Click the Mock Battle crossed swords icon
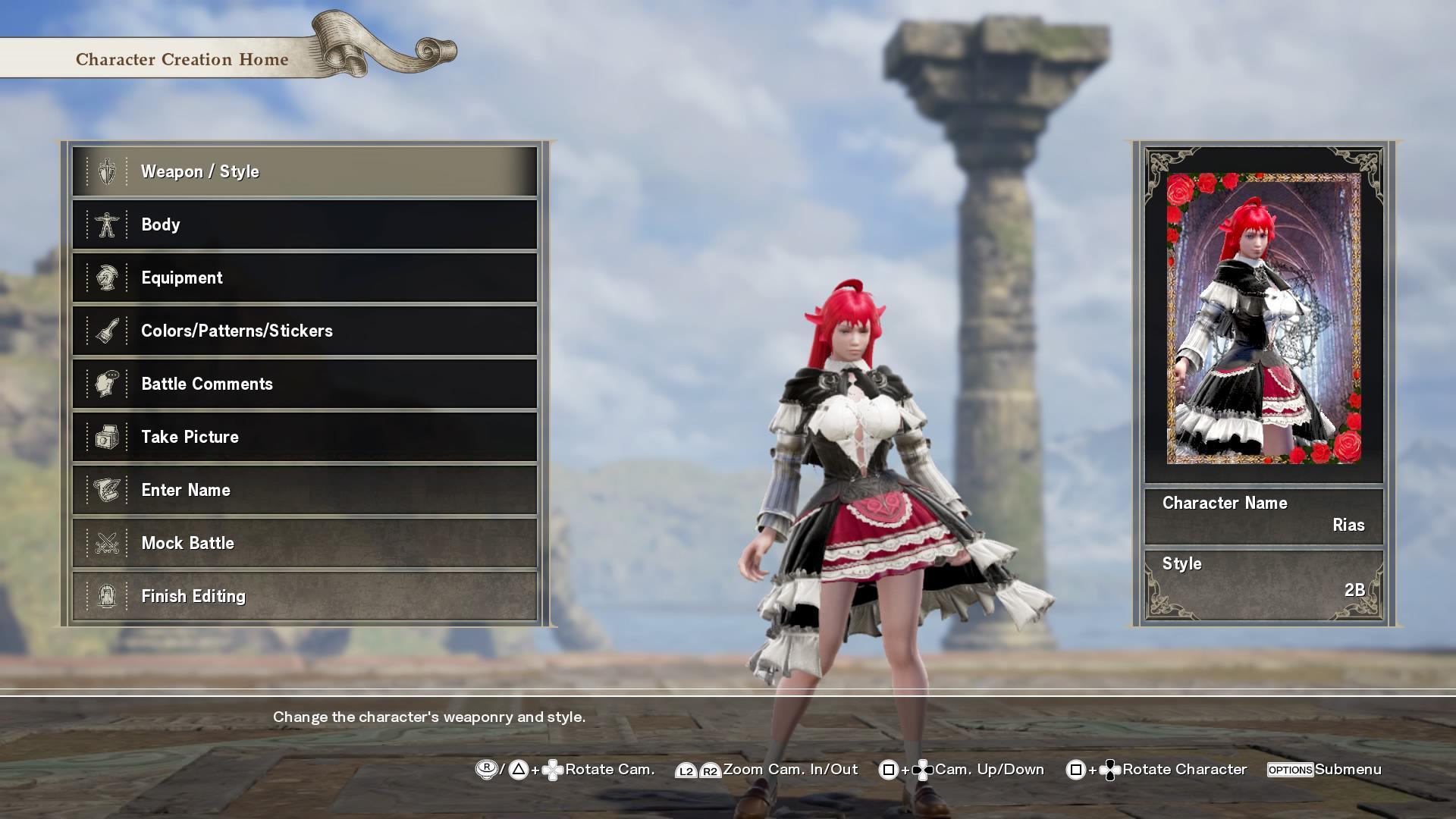 [108, 543]
